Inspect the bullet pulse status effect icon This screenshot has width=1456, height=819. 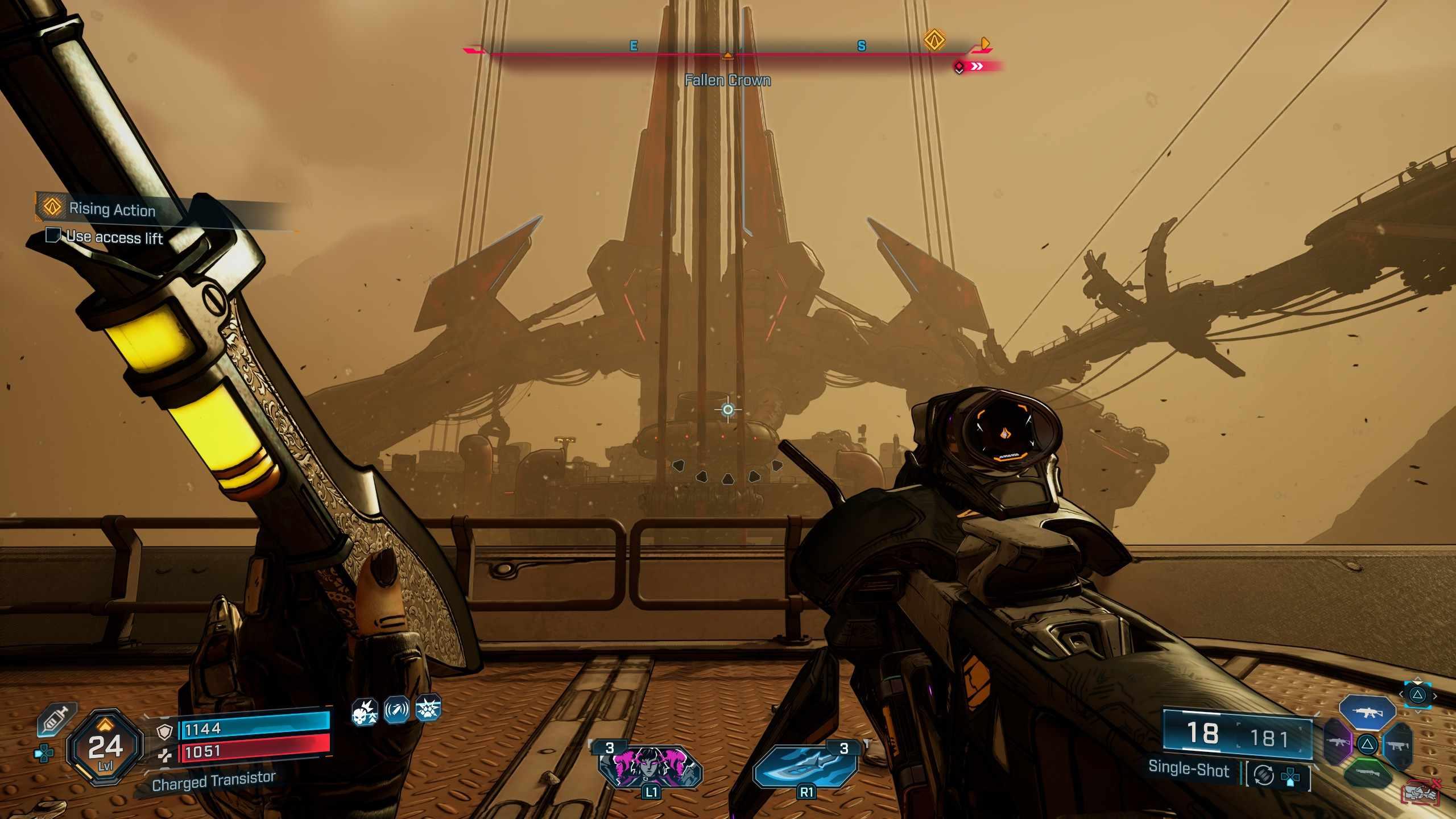click(x=396, y=710)
